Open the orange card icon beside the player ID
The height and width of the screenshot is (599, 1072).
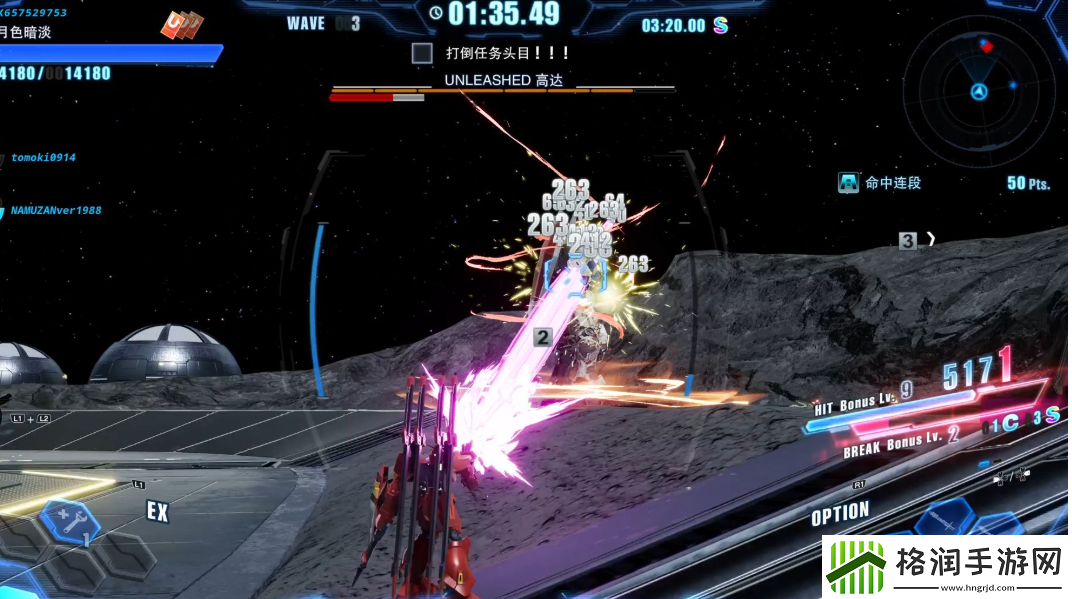182,24
